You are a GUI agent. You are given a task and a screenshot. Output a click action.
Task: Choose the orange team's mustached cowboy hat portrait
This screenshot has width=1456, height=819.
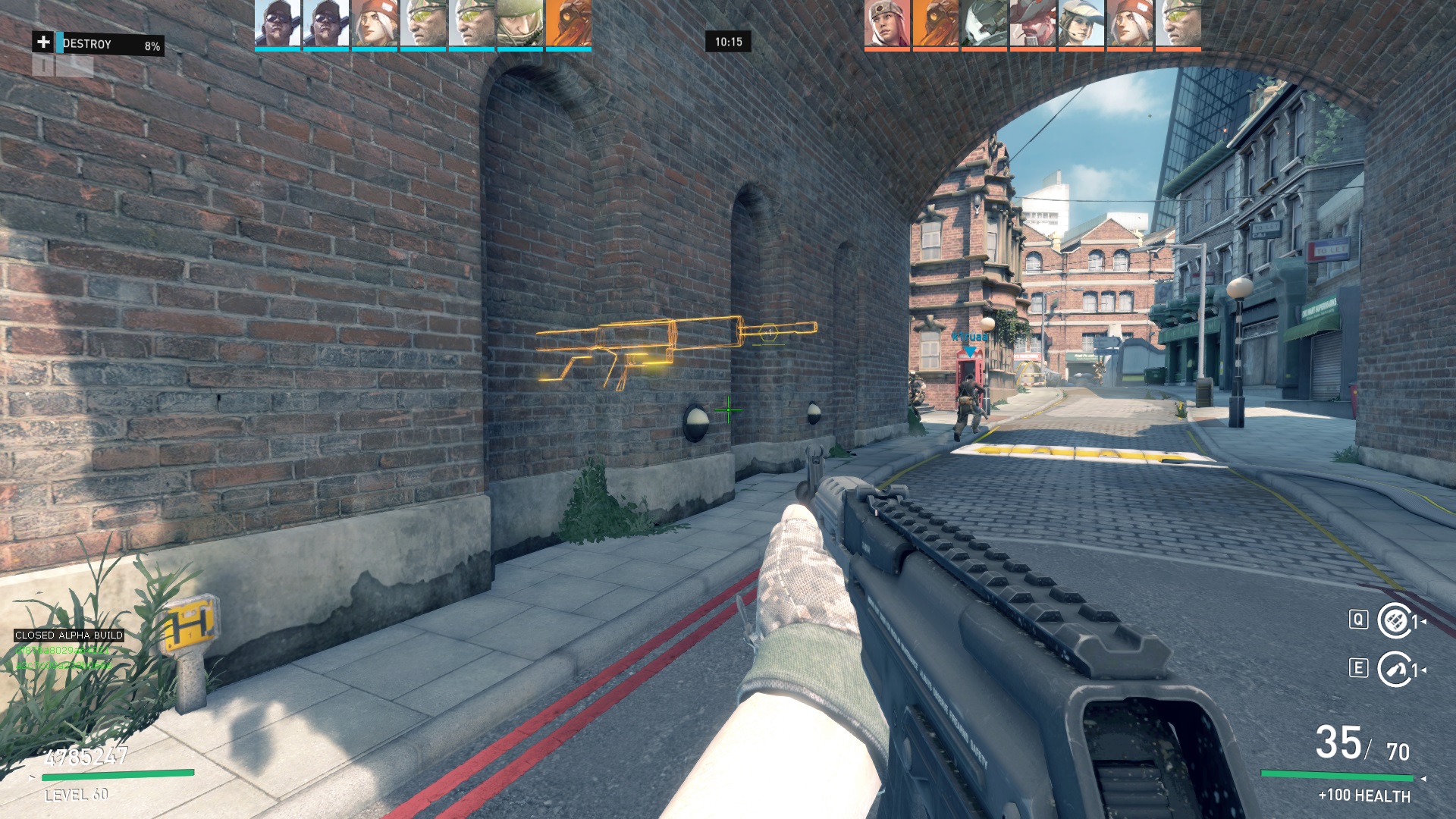pos(1033,24)
